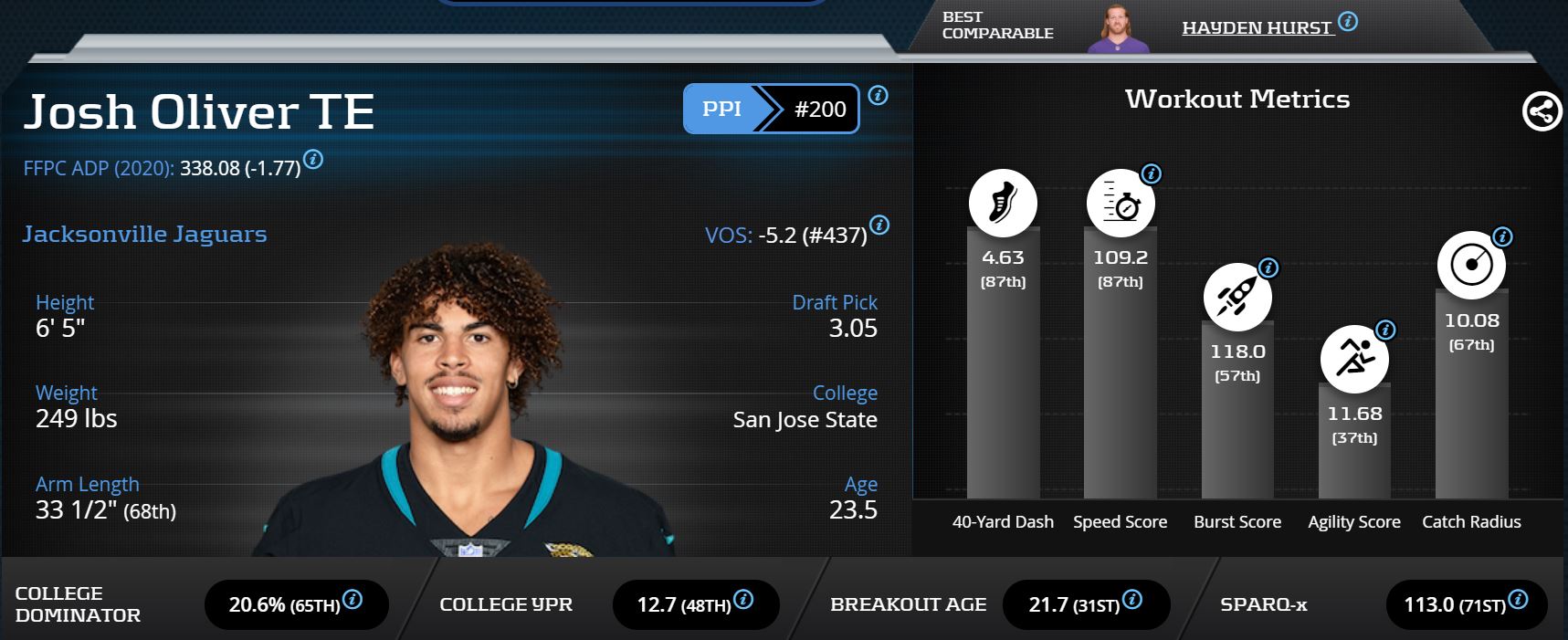
Task: Click the 40-Yard Dash shoe icon
Action: tap(1003, 203)
